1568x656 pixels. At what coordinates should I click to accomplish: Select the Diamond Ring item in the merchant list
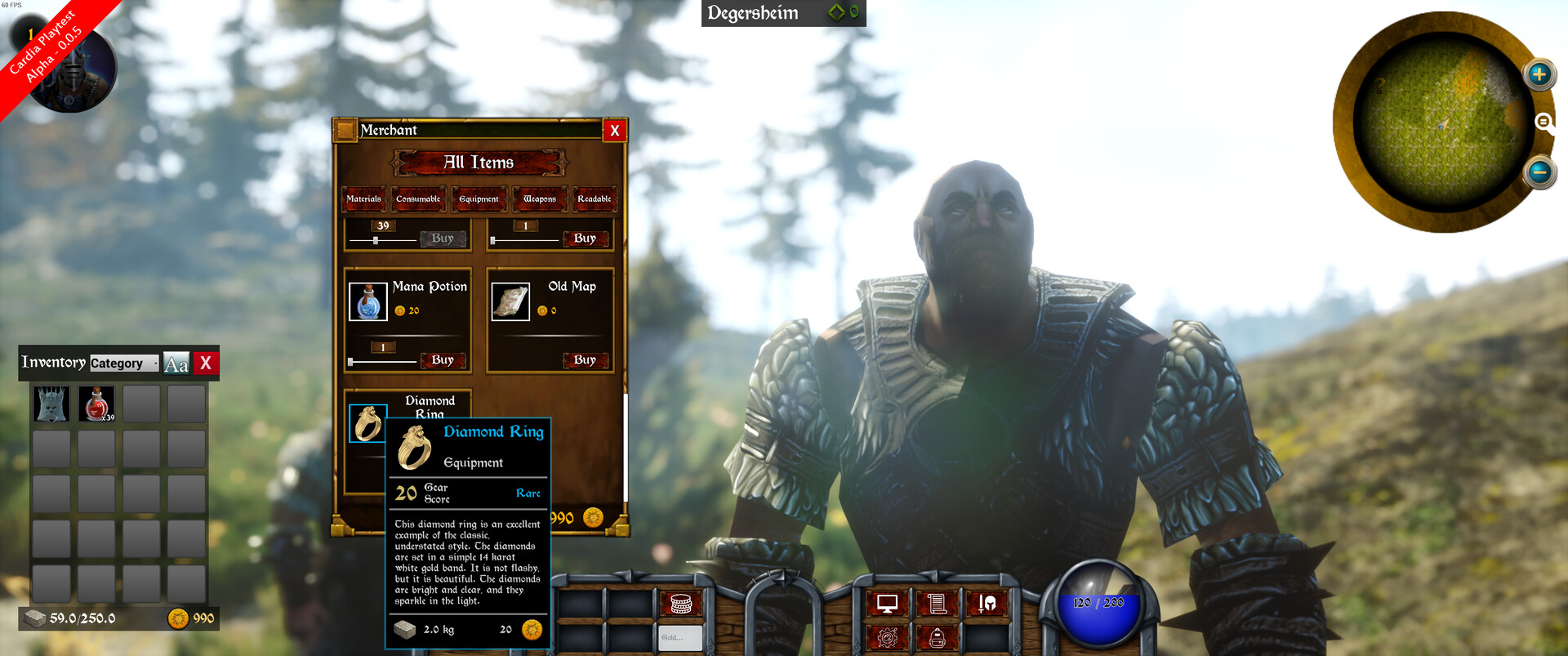point(368,424)
